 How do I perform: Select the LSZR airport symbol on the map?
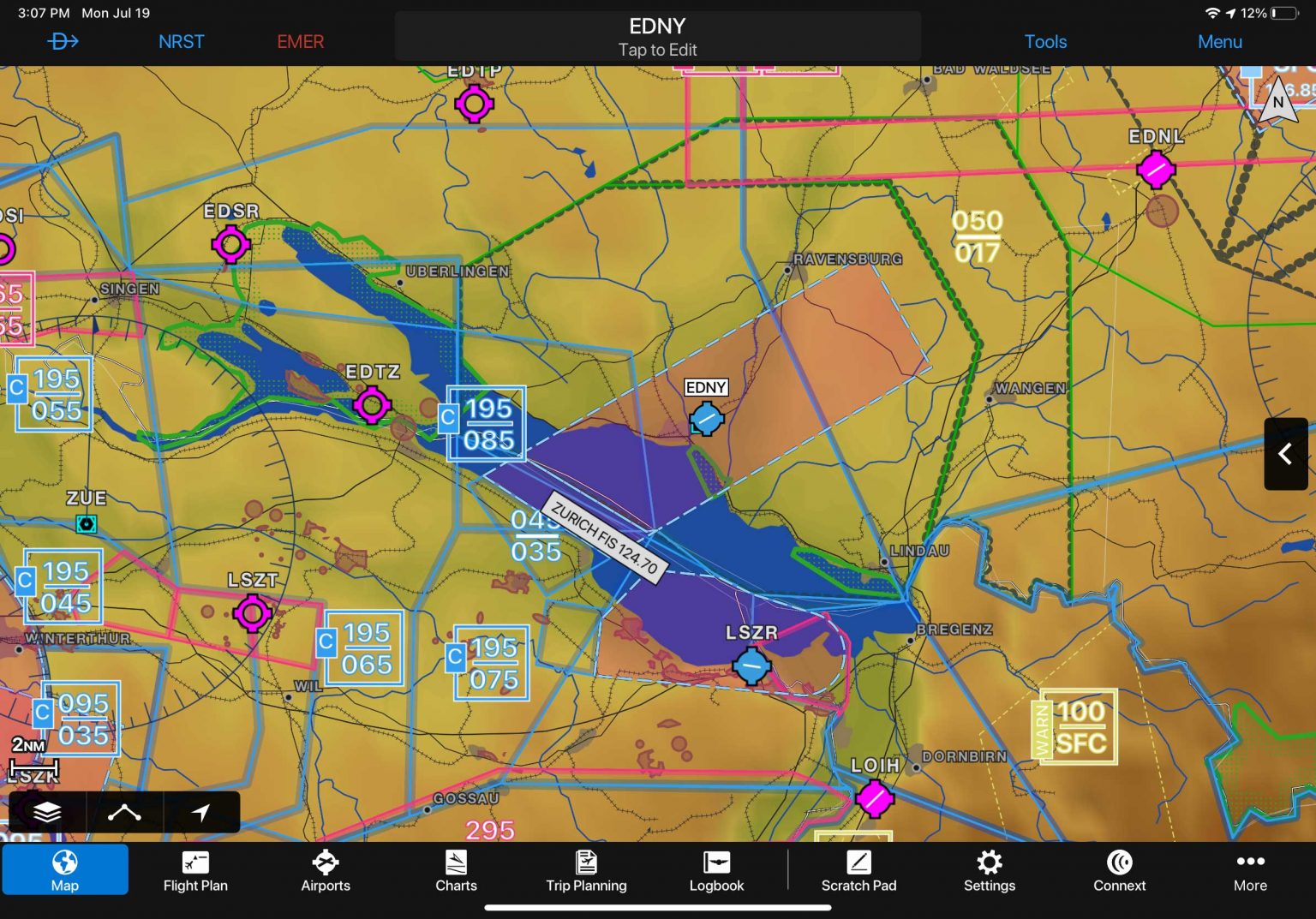click(x=751, y=665)
